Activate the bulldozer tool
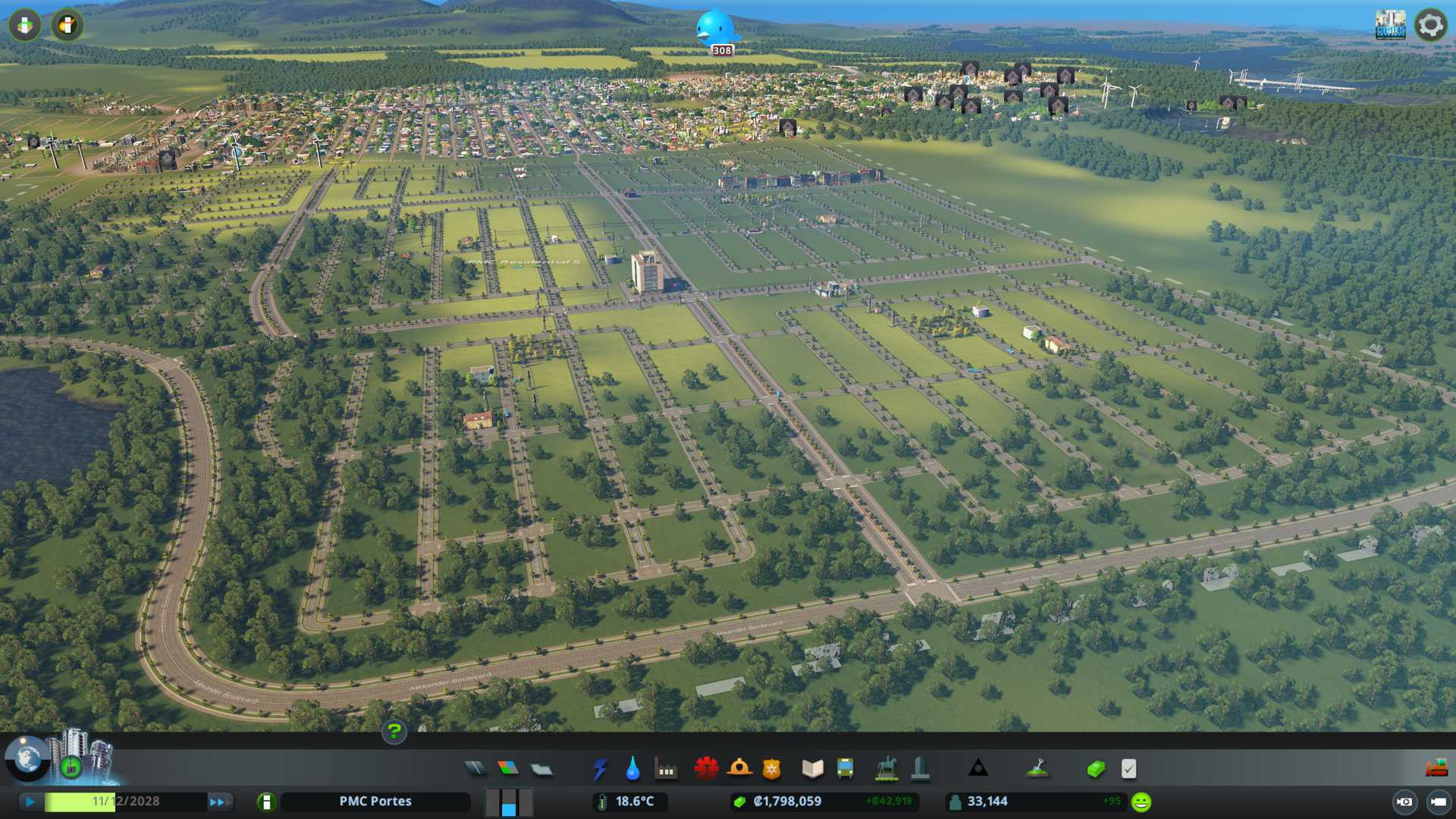The image size is (1456, 819). tap(1436, 769)
